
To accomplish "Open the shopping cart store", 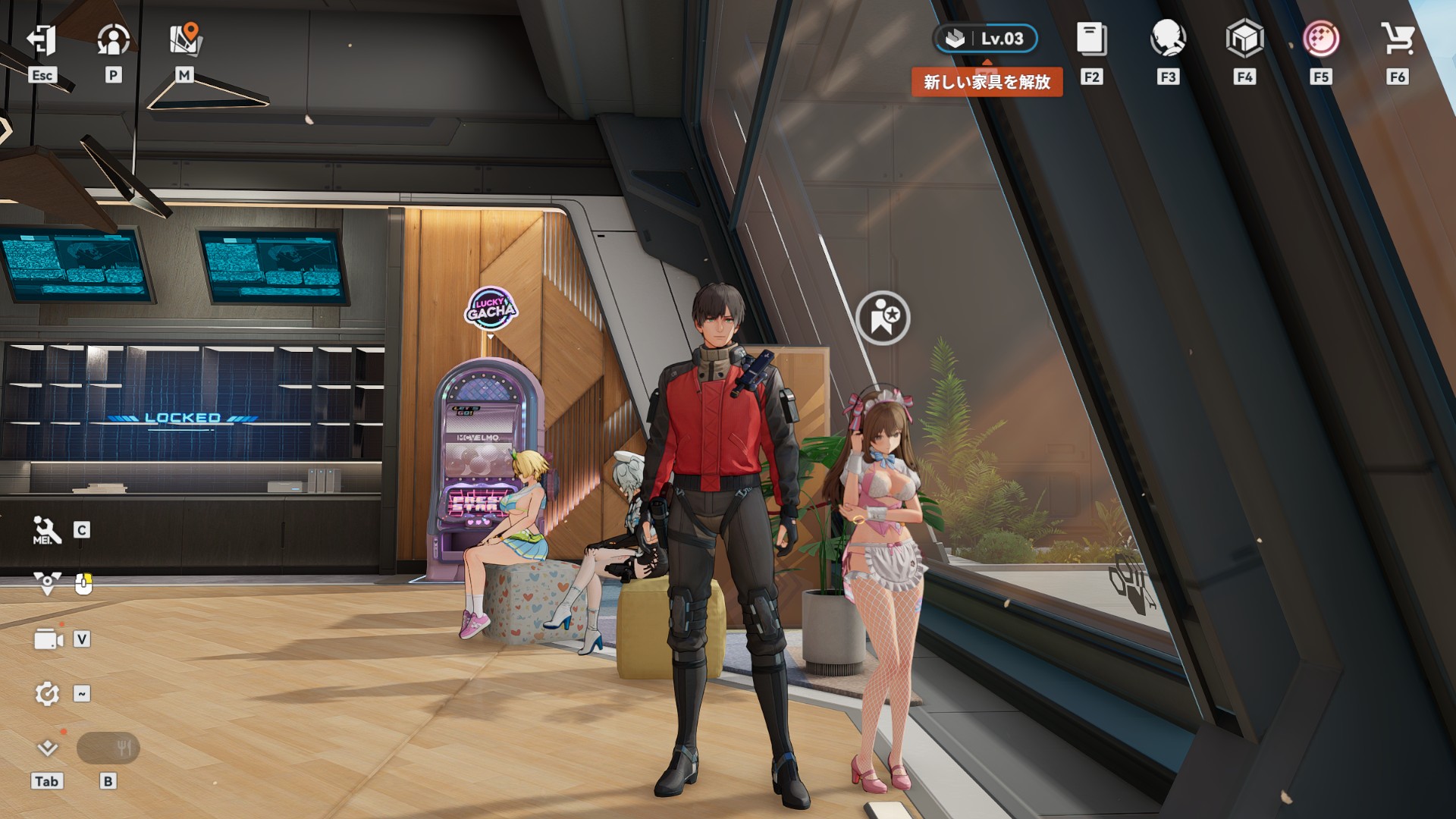I will point(1397,39).
